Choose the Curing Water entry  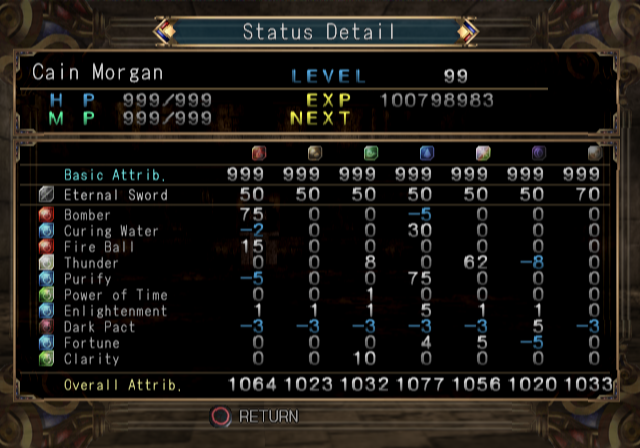[110, 231]
